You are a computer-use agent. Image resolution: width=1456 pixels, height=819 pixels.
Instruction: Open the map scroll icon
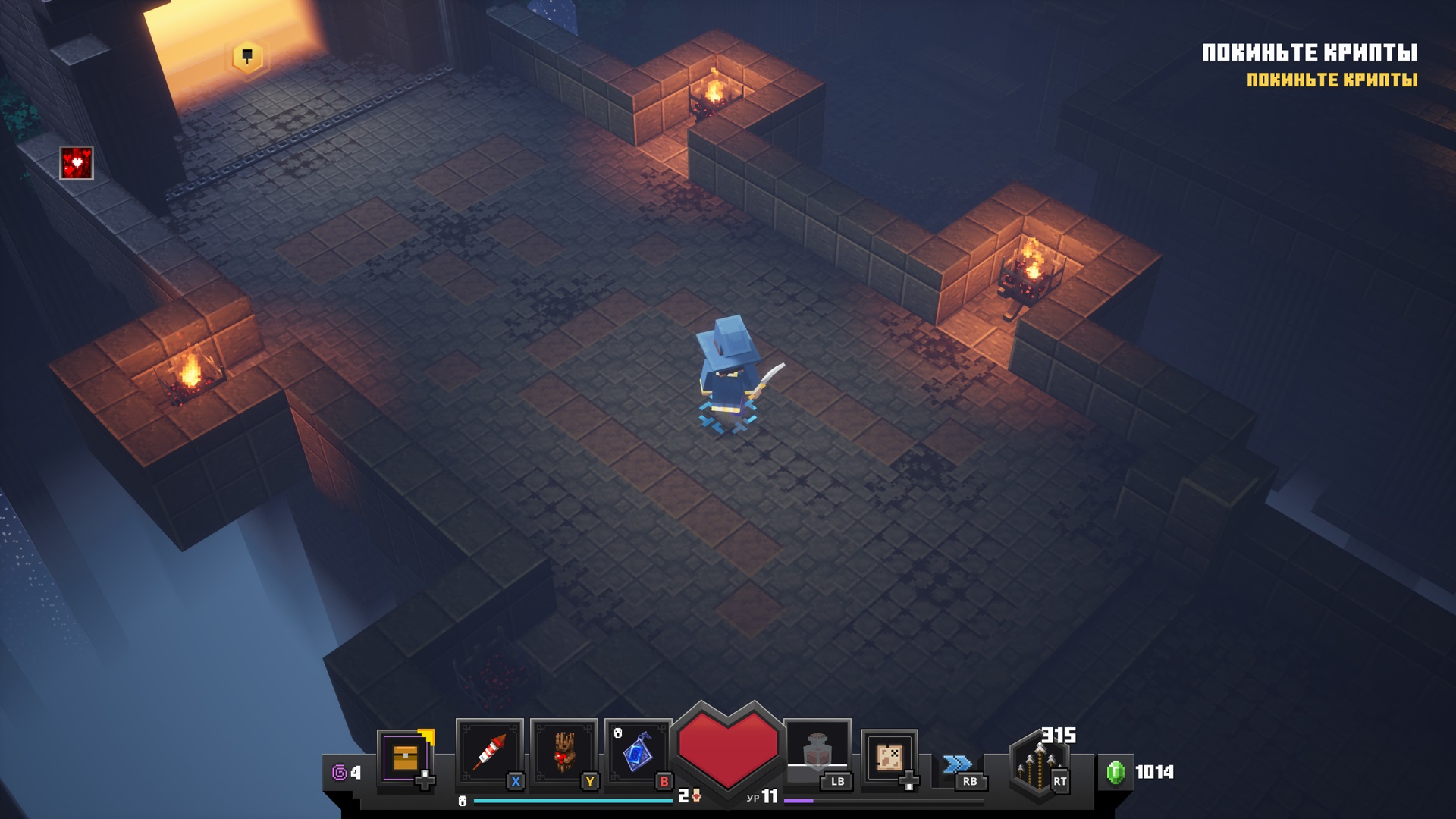click(x=889, y=757)
